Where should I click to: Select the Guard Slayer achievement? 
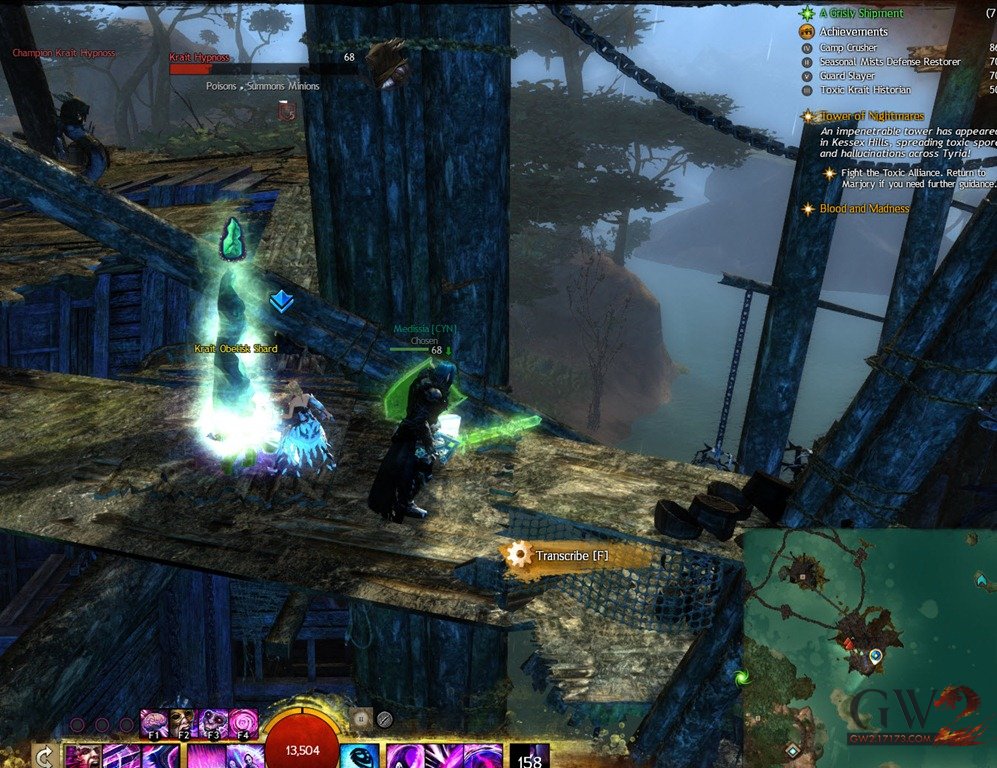[846, 76]
